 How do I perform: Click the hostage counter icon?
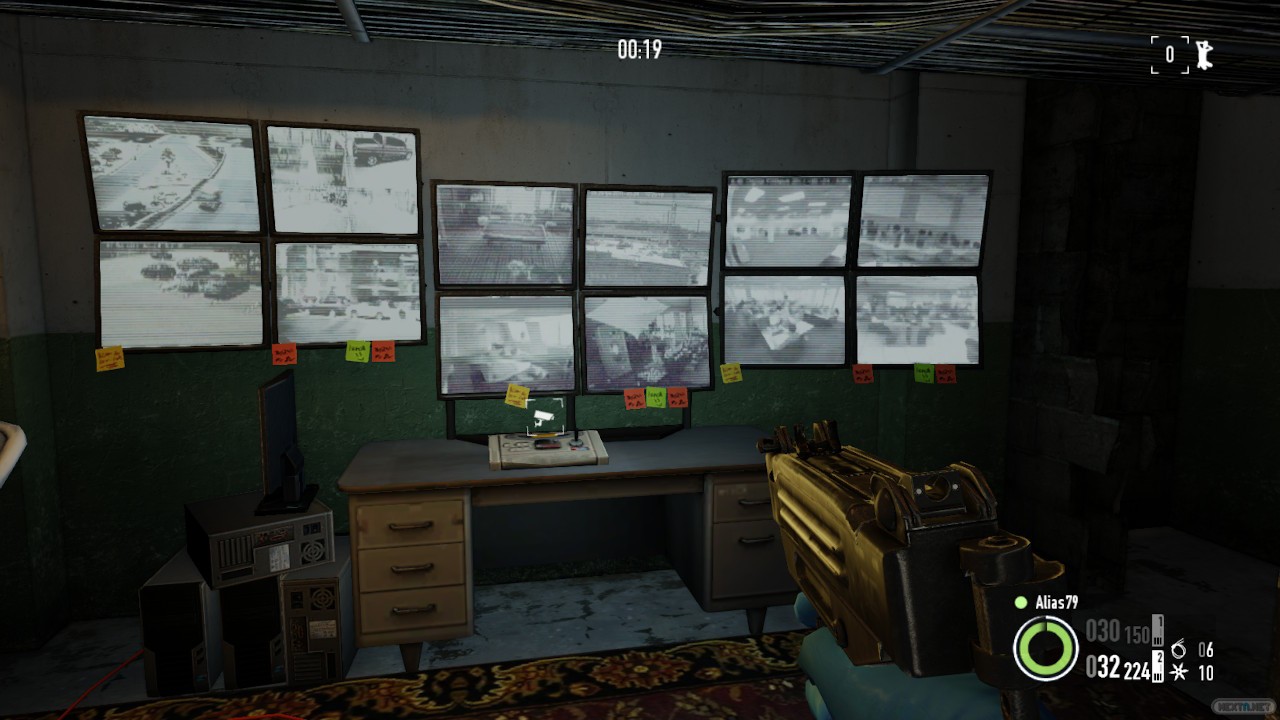click(x=1204, y=54)
